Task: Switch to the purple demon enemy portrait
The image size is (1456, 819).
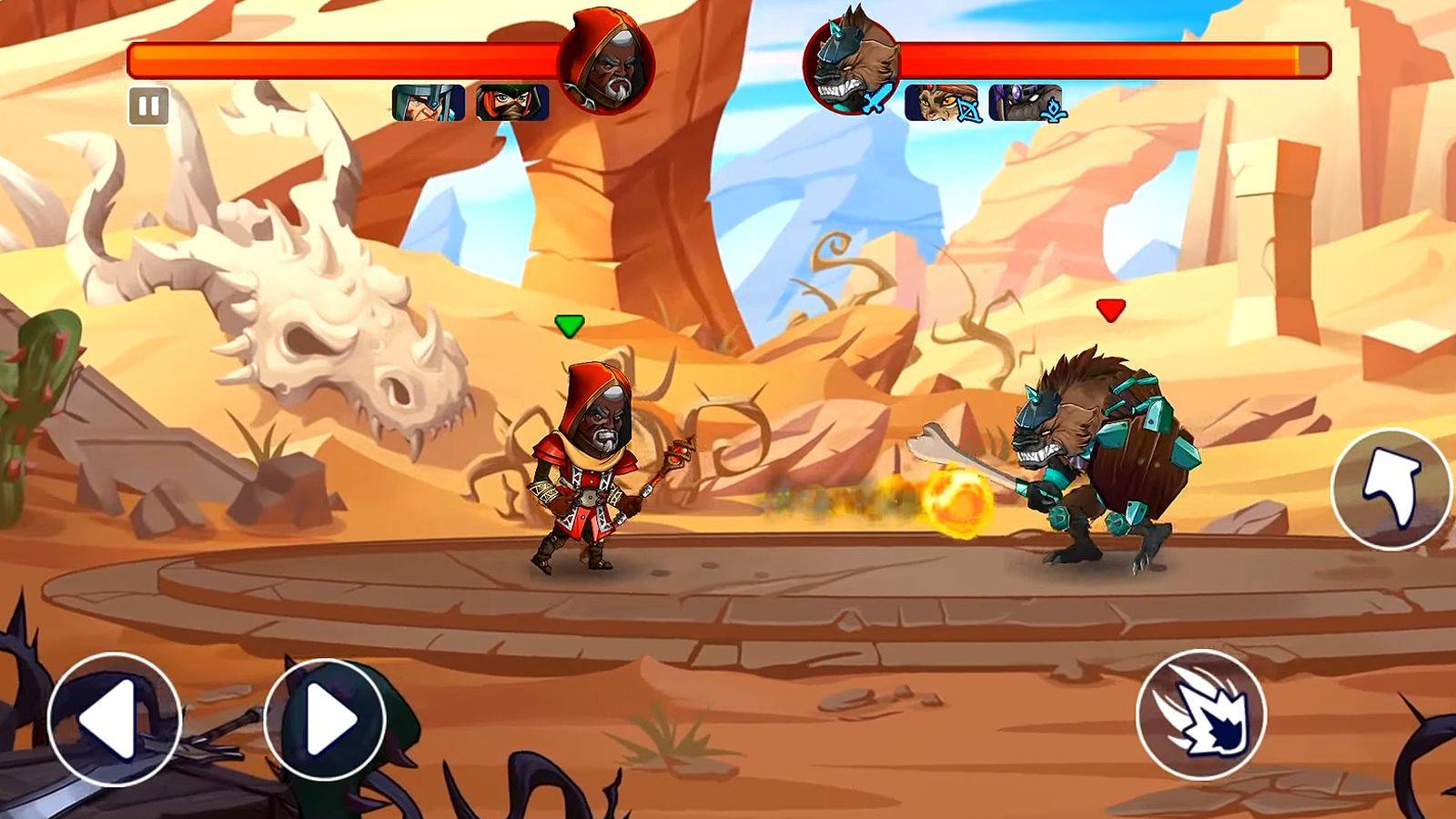Action: (1026, 103)
